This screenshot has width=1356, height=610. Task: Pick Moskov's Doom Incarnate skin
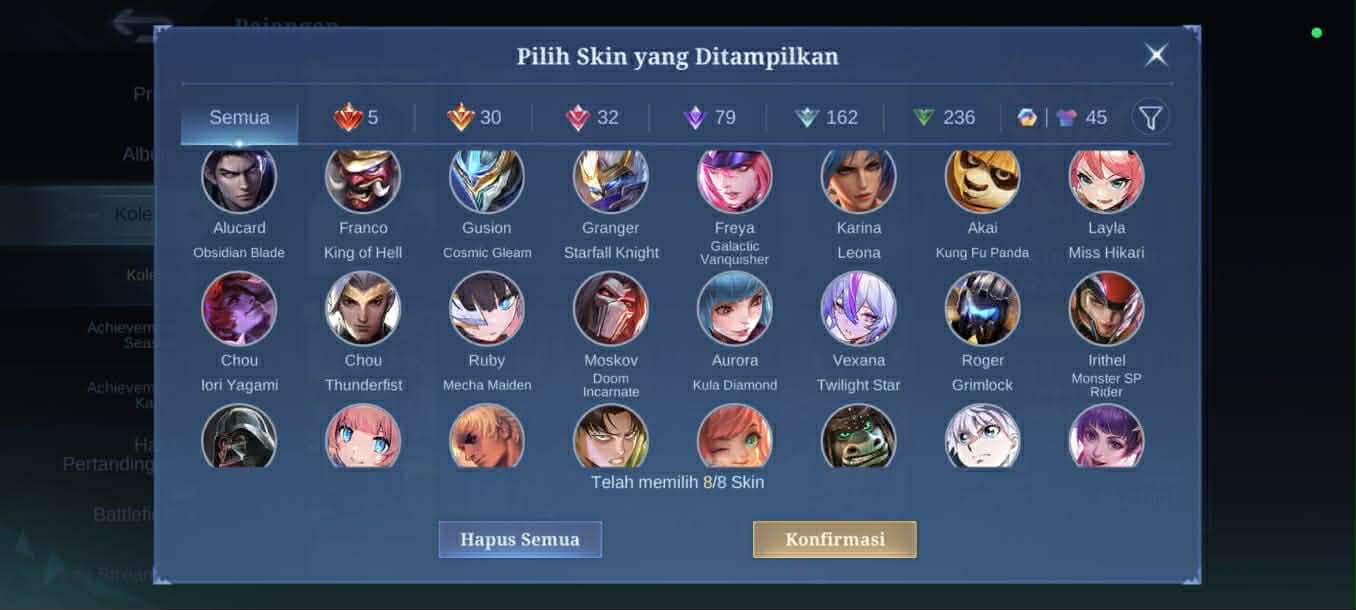pyautogui.click(x=611, y=309)
